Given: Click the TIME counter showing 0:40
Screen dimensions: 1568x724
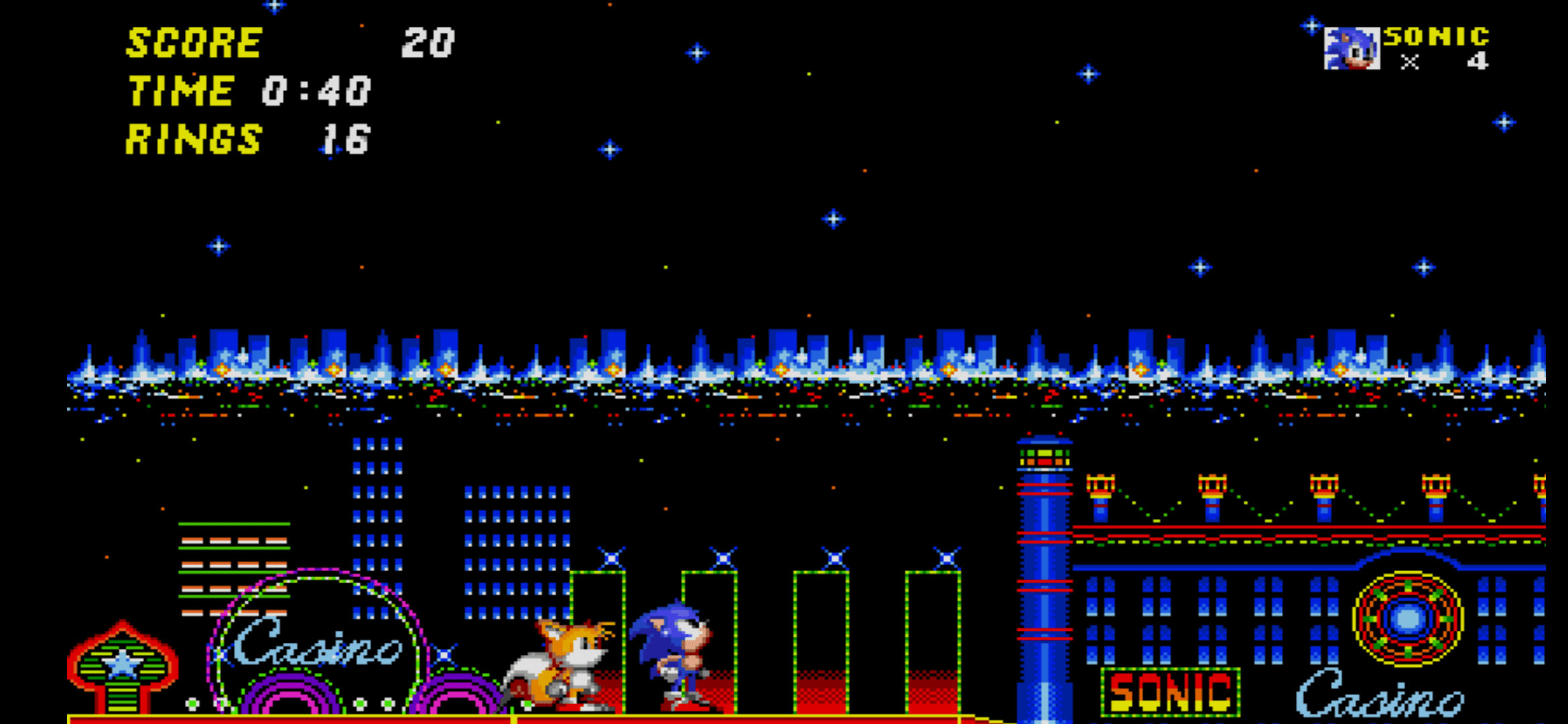Looking at the screenshot, I should point(315,92).
